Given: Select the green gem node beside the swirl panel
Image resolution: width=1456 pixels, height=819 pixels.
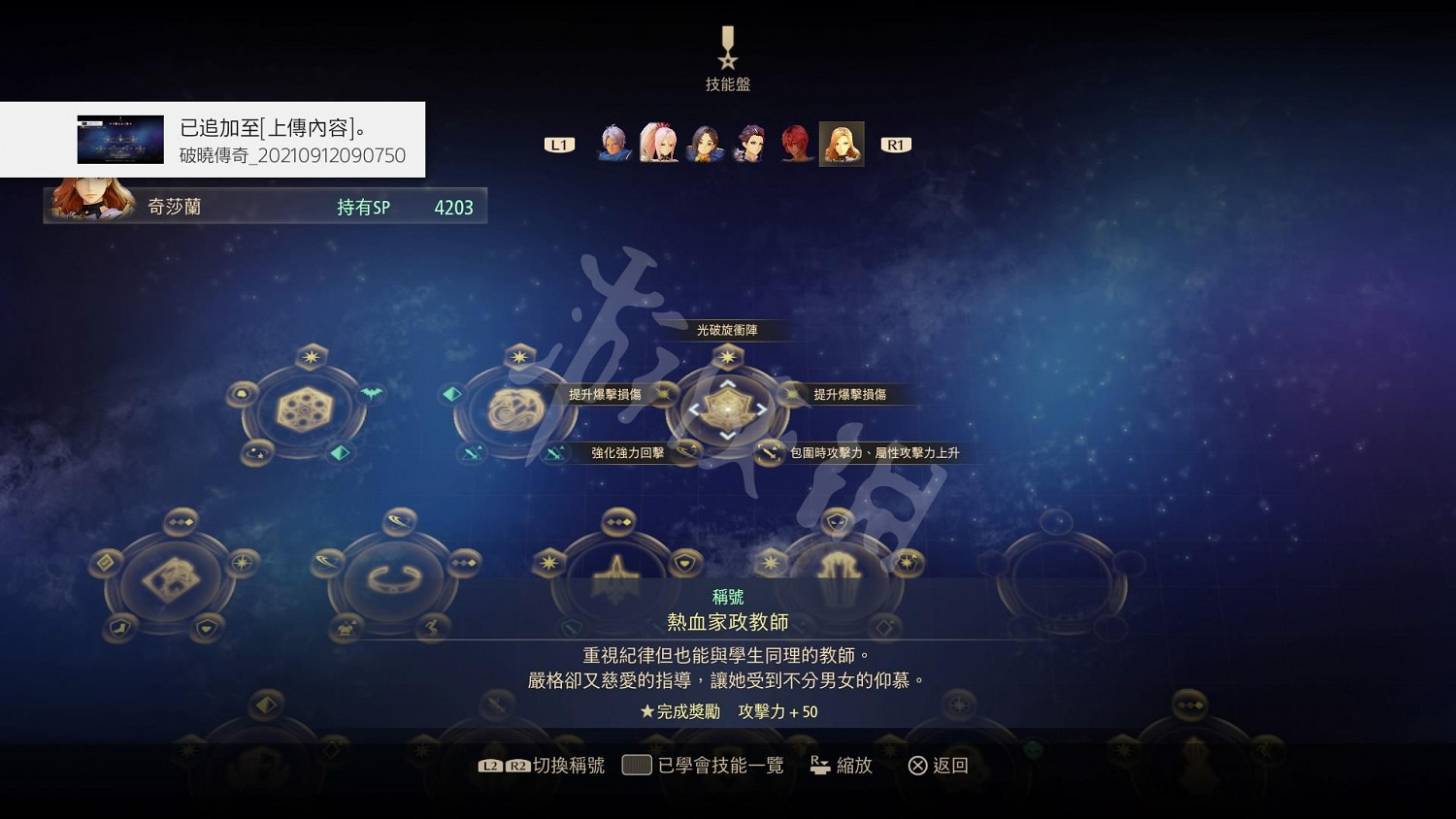Looking at the screenshot, I should (451, 394).
